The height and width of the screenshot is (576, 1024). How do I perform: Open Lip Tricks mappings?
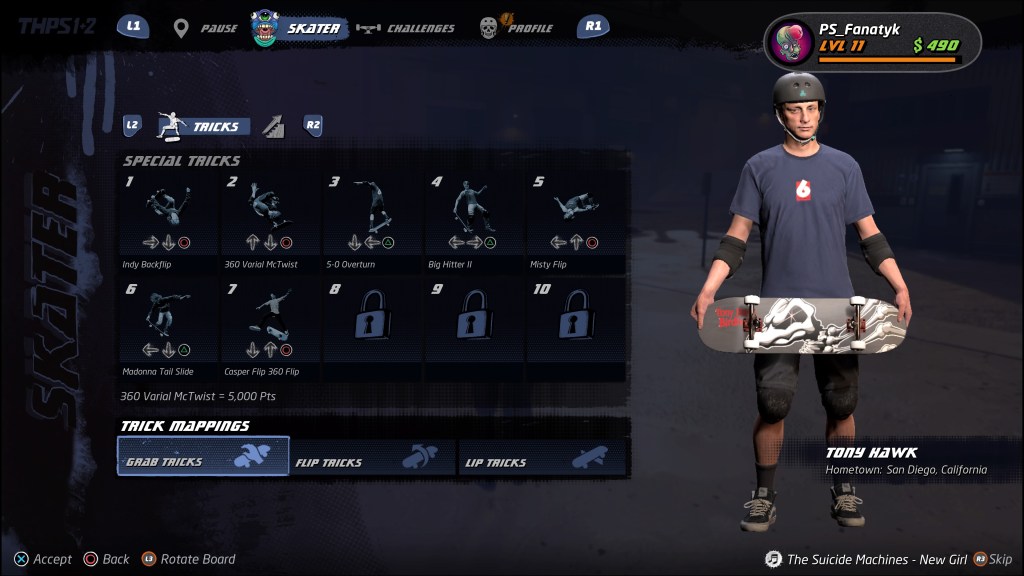click(542, 457)
